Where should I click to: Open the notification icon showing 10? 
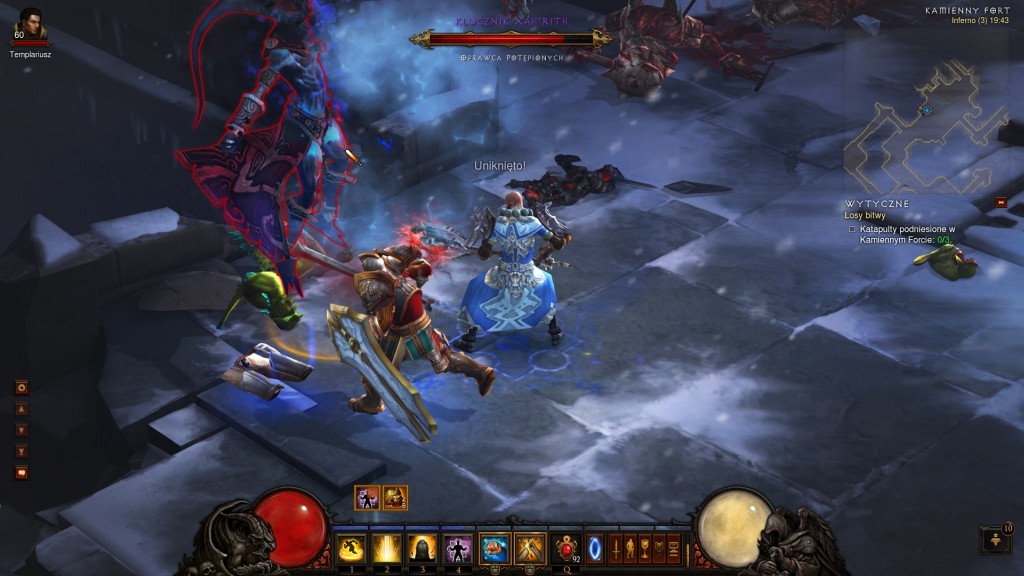(x=996, y=540)
